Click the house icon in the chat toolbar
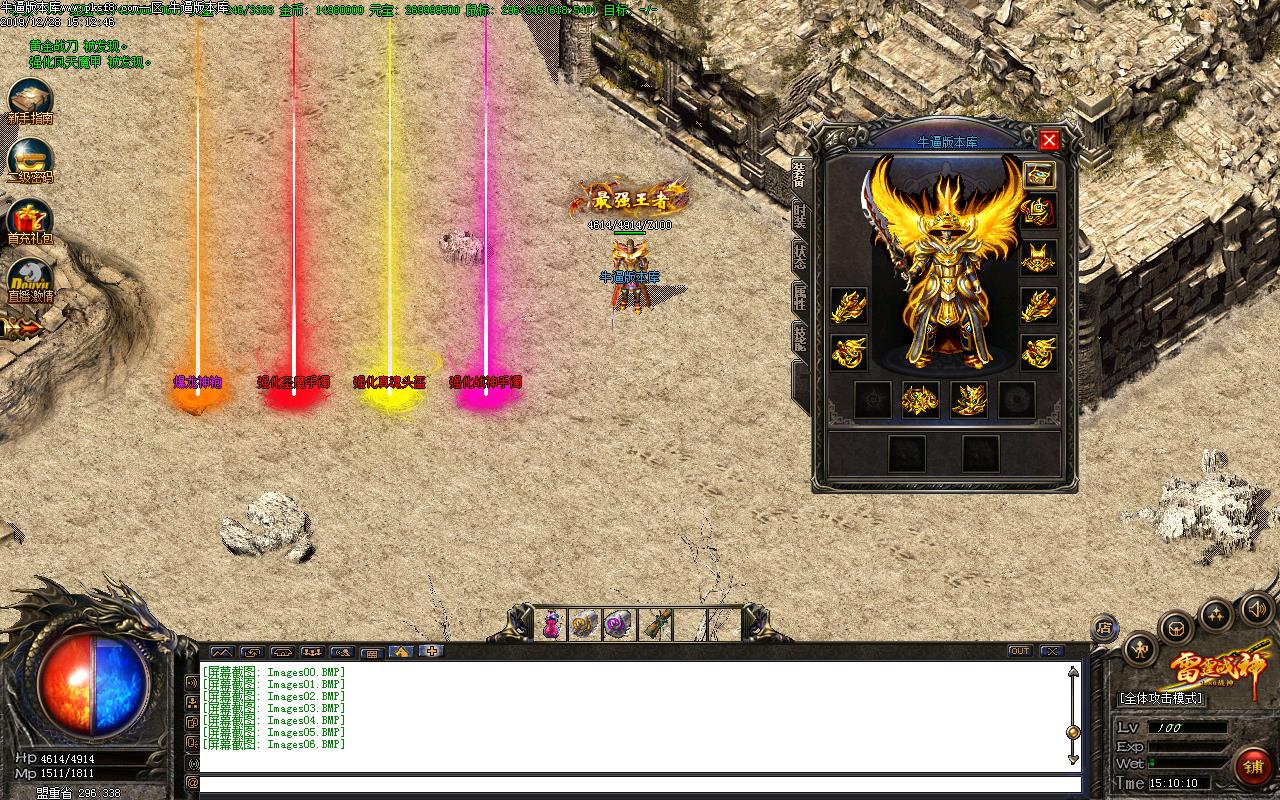Image resolution: width=1280 pixels, height=800 pixels. pos(399,652)
